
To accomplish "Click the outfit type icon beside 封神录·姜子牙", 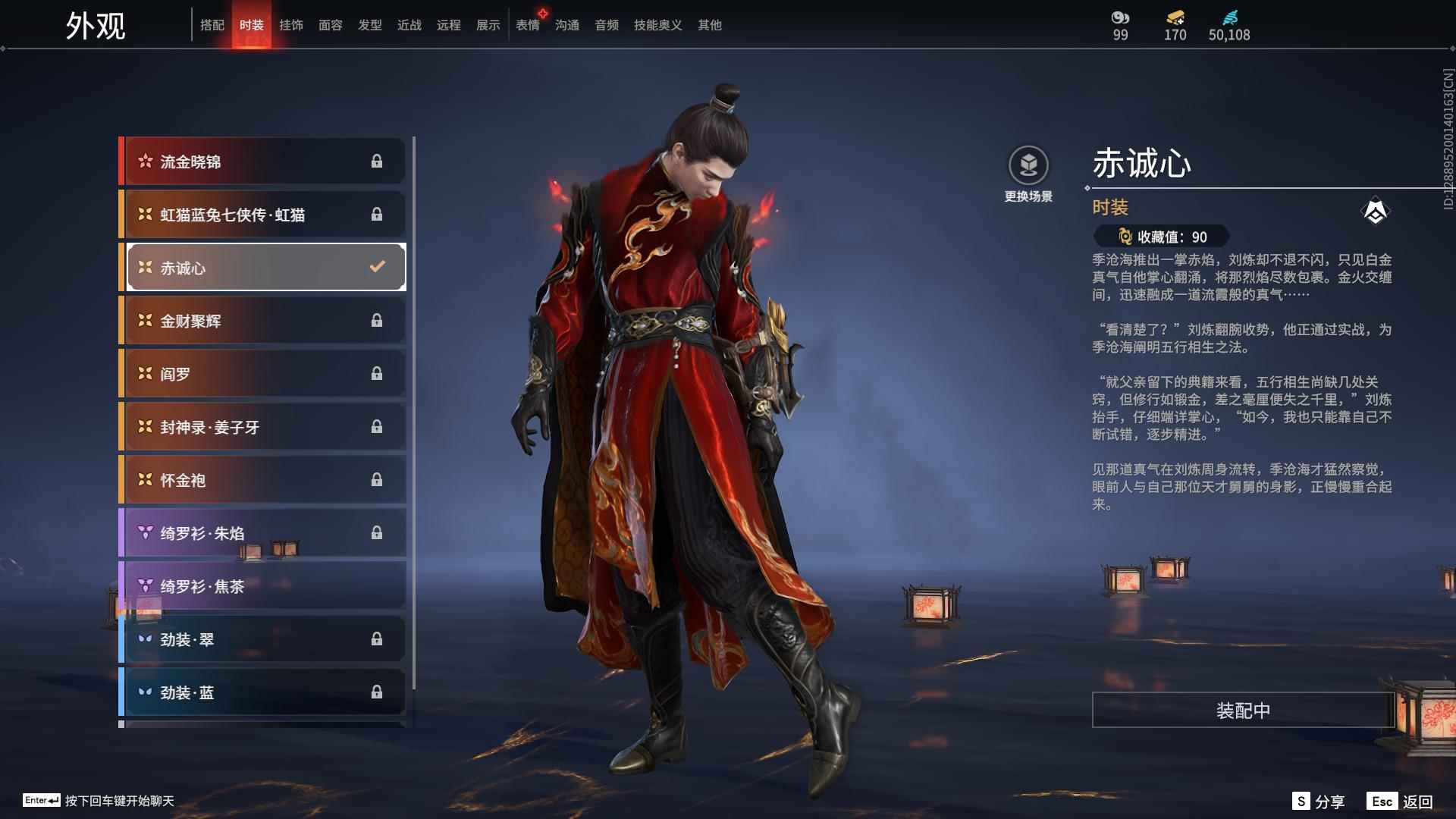I will point(142,427).
